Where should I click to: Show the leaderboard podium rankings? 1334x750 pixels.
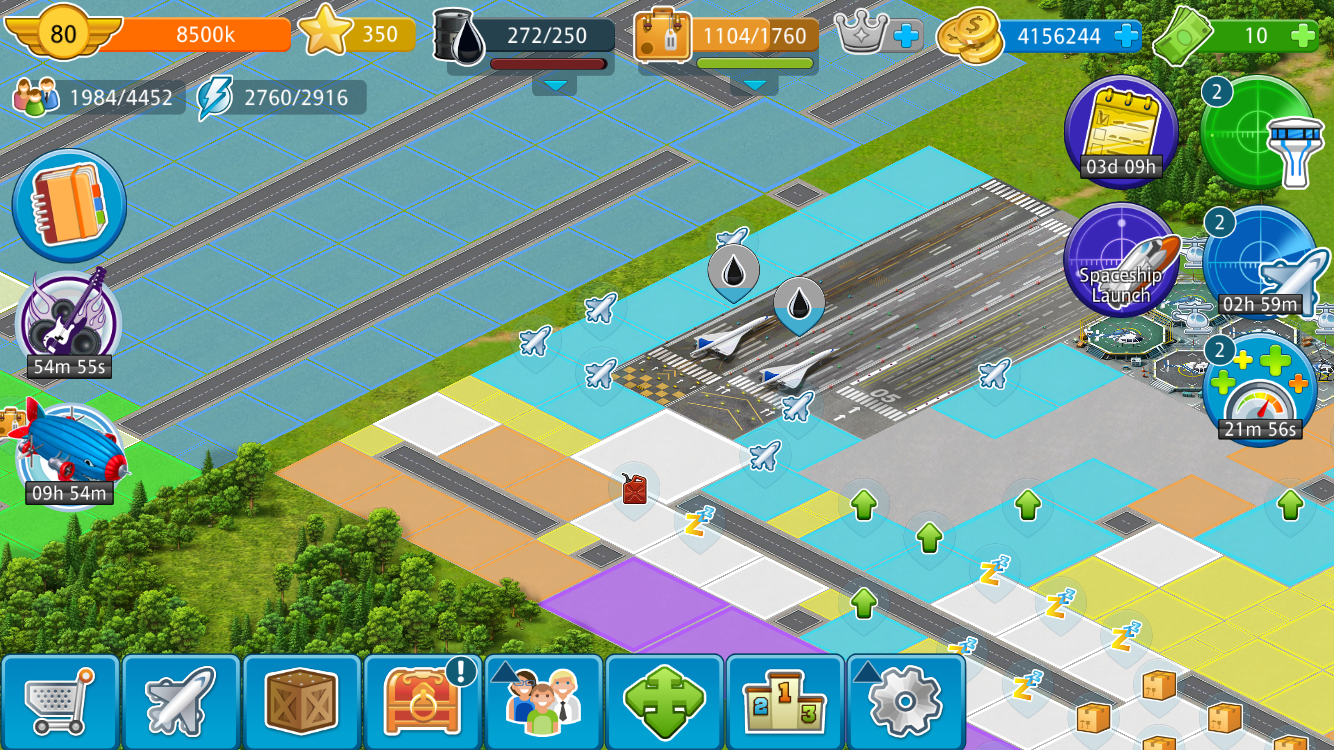point(785,701)
